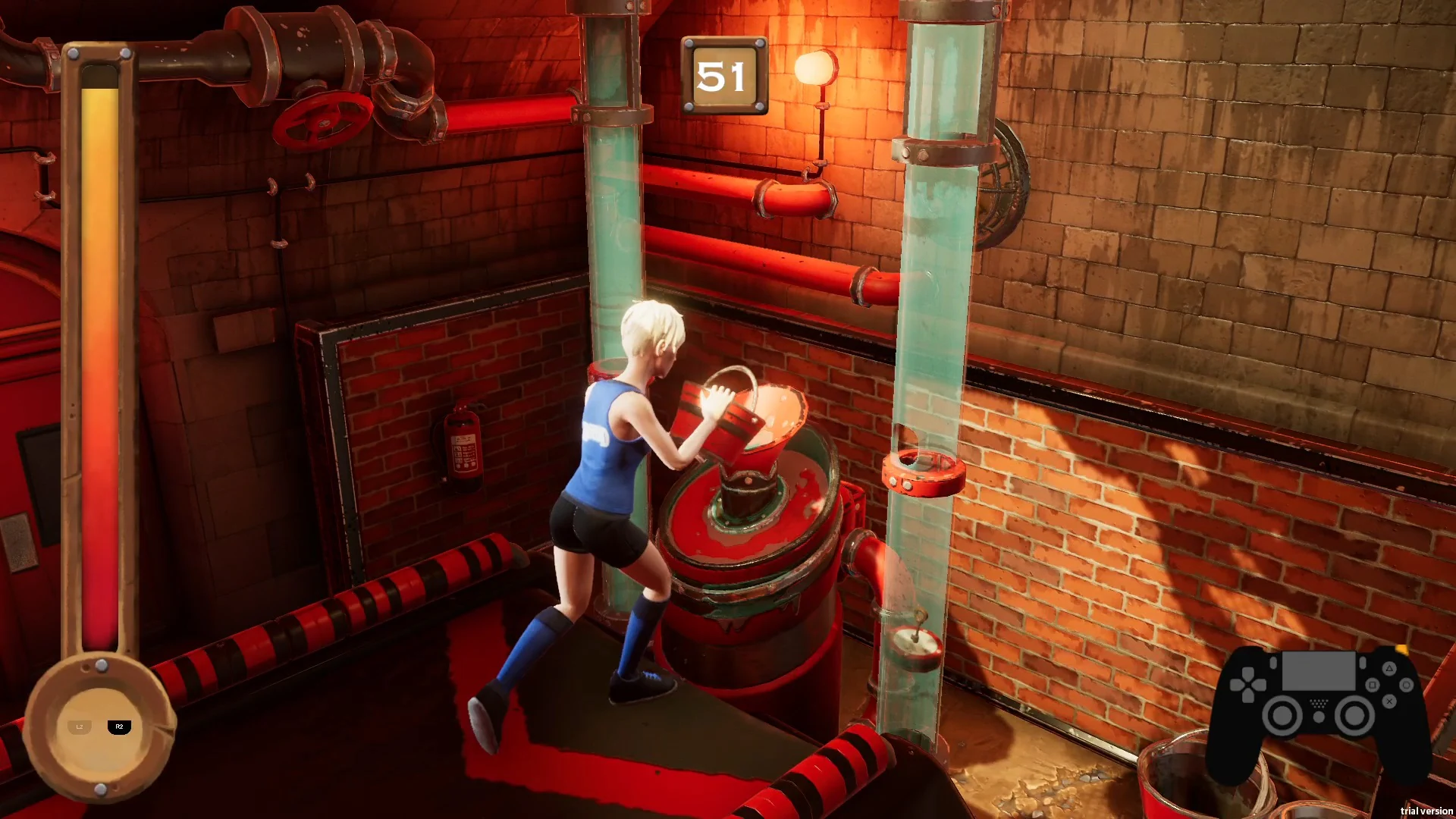The height and width of the screenshot is (819, 1456).
Task: Click the wall-mounted lamp near the 51 sign
Action: (817, 68)
